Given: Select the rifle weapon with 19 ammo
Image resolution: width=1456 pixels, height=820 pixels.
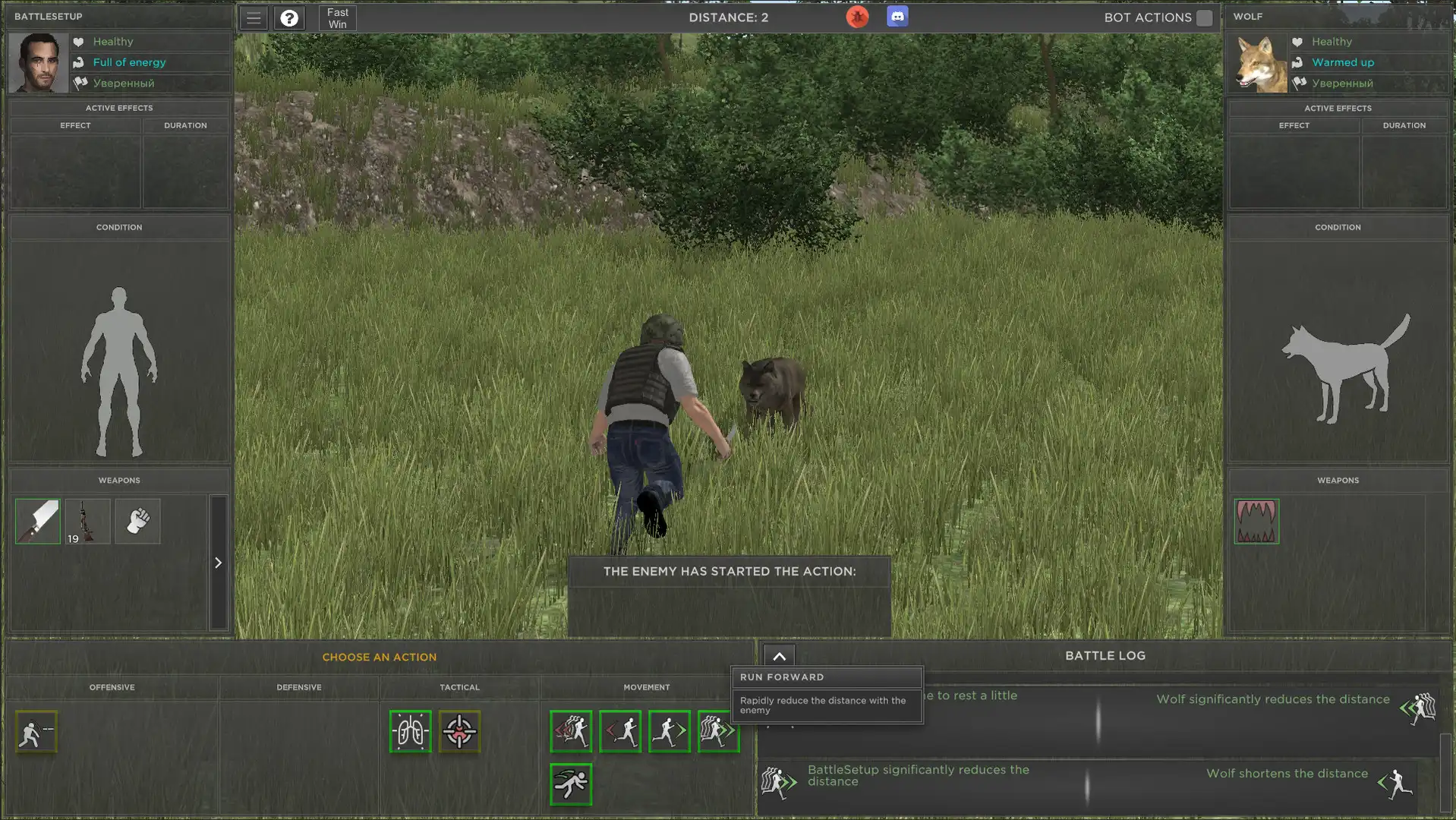Looking at the screenshot, I should (x=87, y=522).
